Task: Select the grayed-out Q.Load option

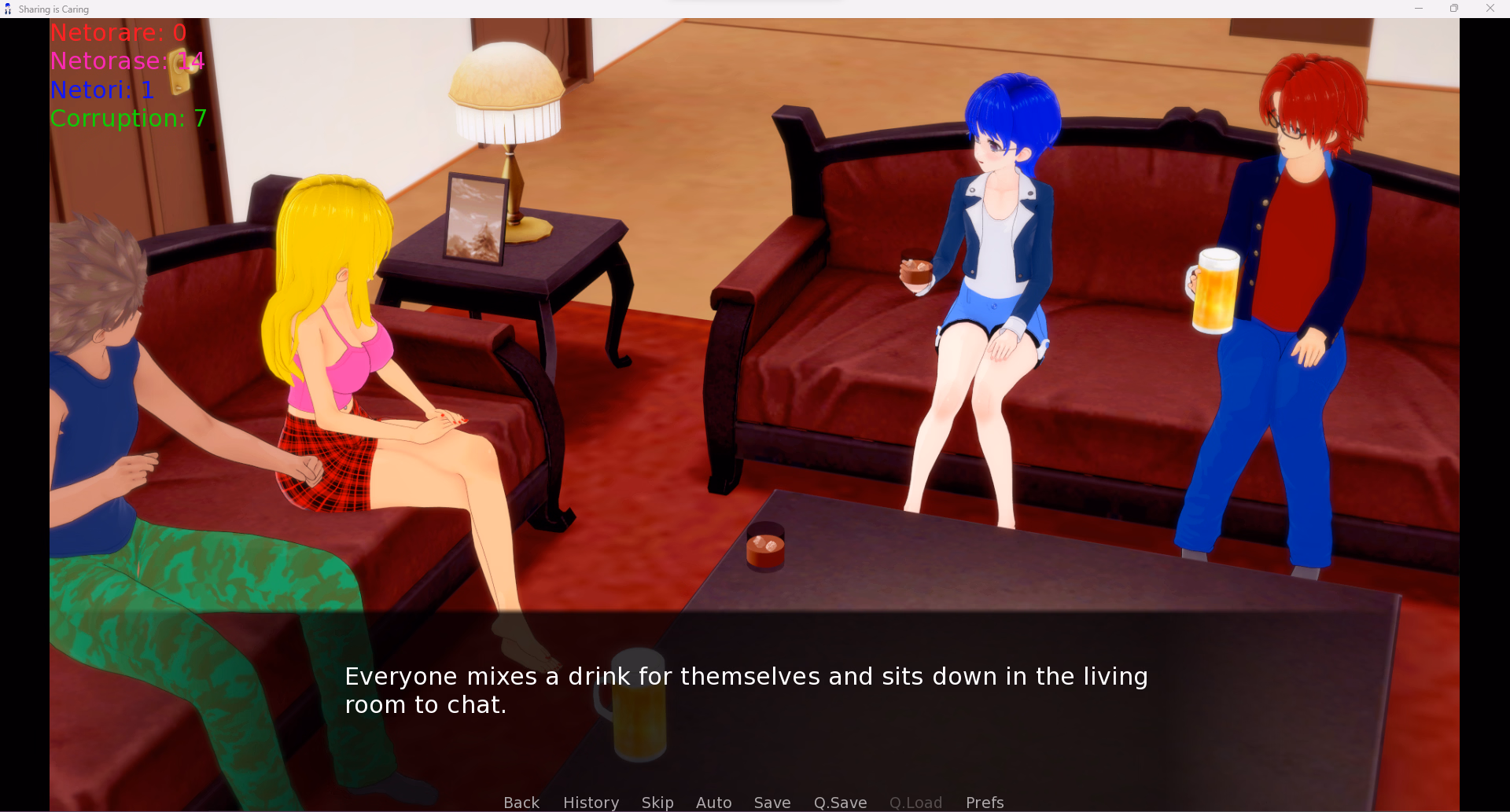Action: pos(915,802)
